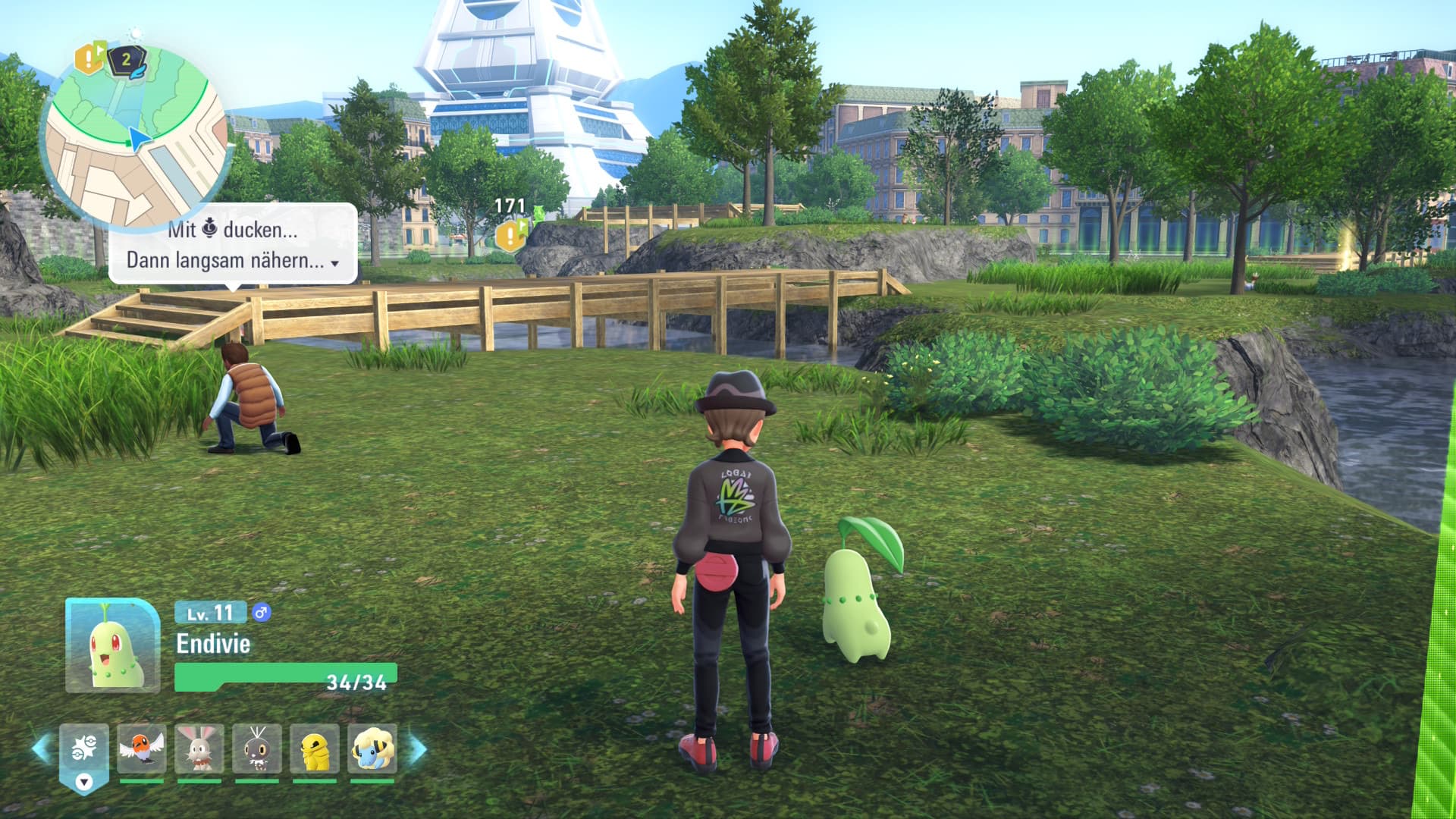Image resolution: width=1456 pixels, height=819 pixels.
Task: Open the Poké Ball swap slot in party bar
Action: pyautogui.click(x=84, y=749)
